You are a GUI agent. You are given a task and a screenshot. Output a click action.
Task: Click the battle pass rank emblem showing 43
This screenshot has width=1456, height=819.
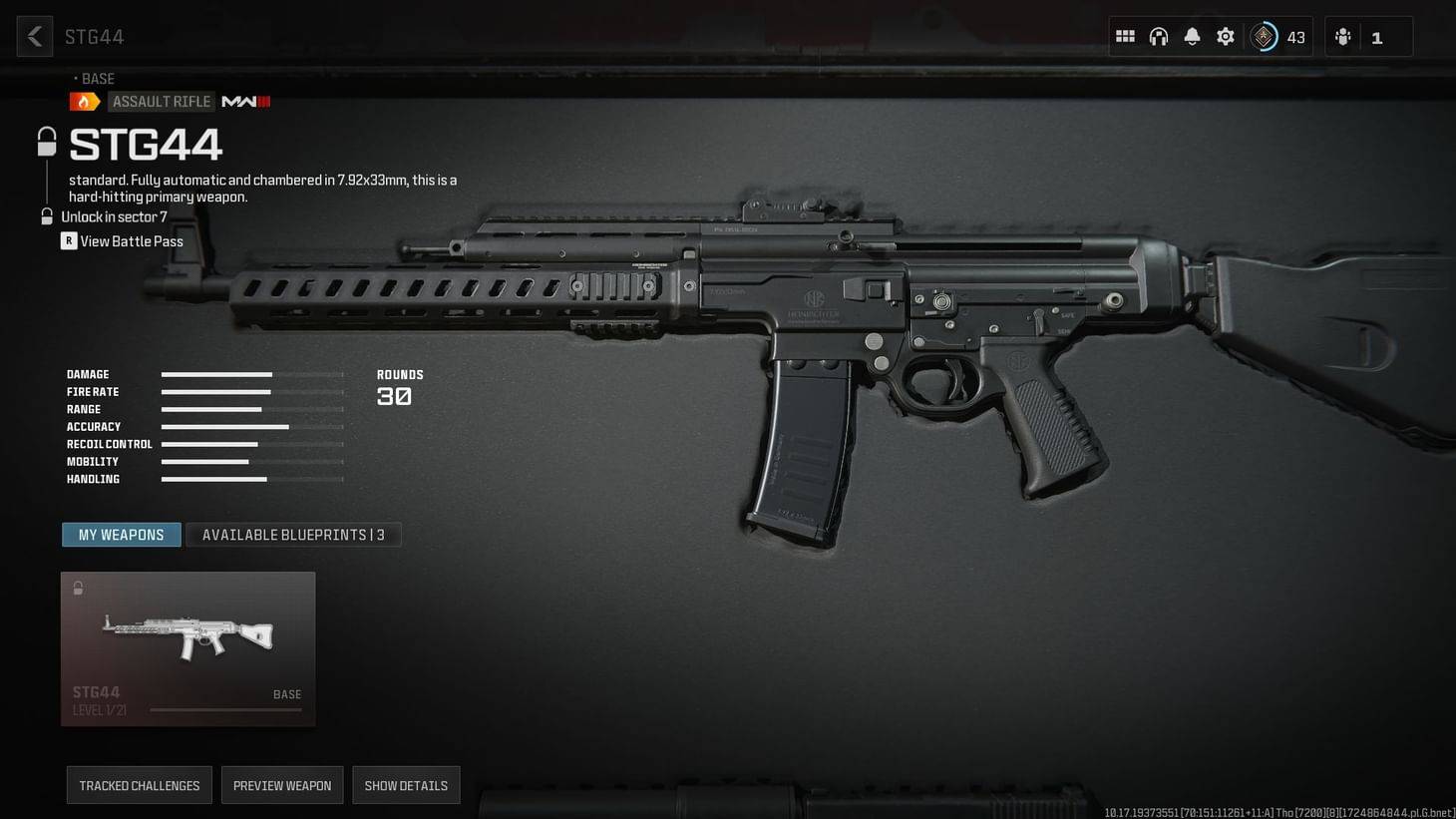pos(1264,36)
